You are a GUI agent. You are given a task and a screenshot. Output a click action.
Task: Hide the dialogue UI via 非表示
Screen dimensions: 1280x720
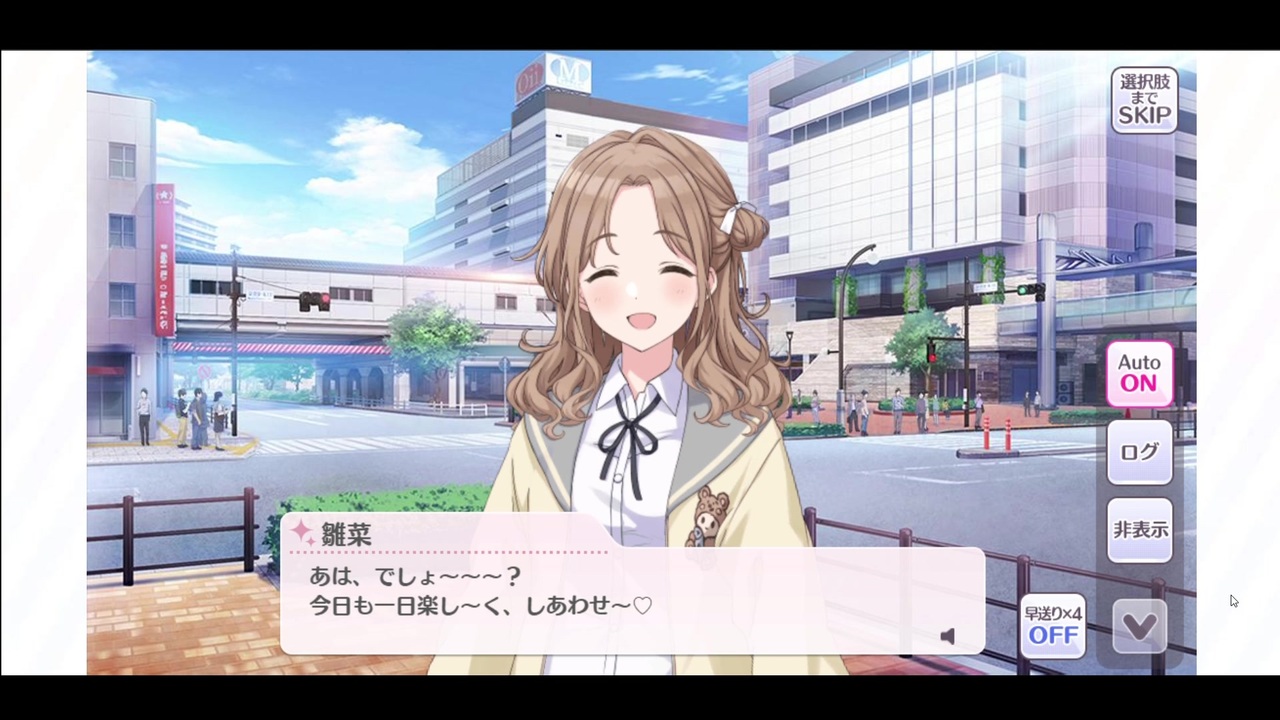pos(1140,530)
